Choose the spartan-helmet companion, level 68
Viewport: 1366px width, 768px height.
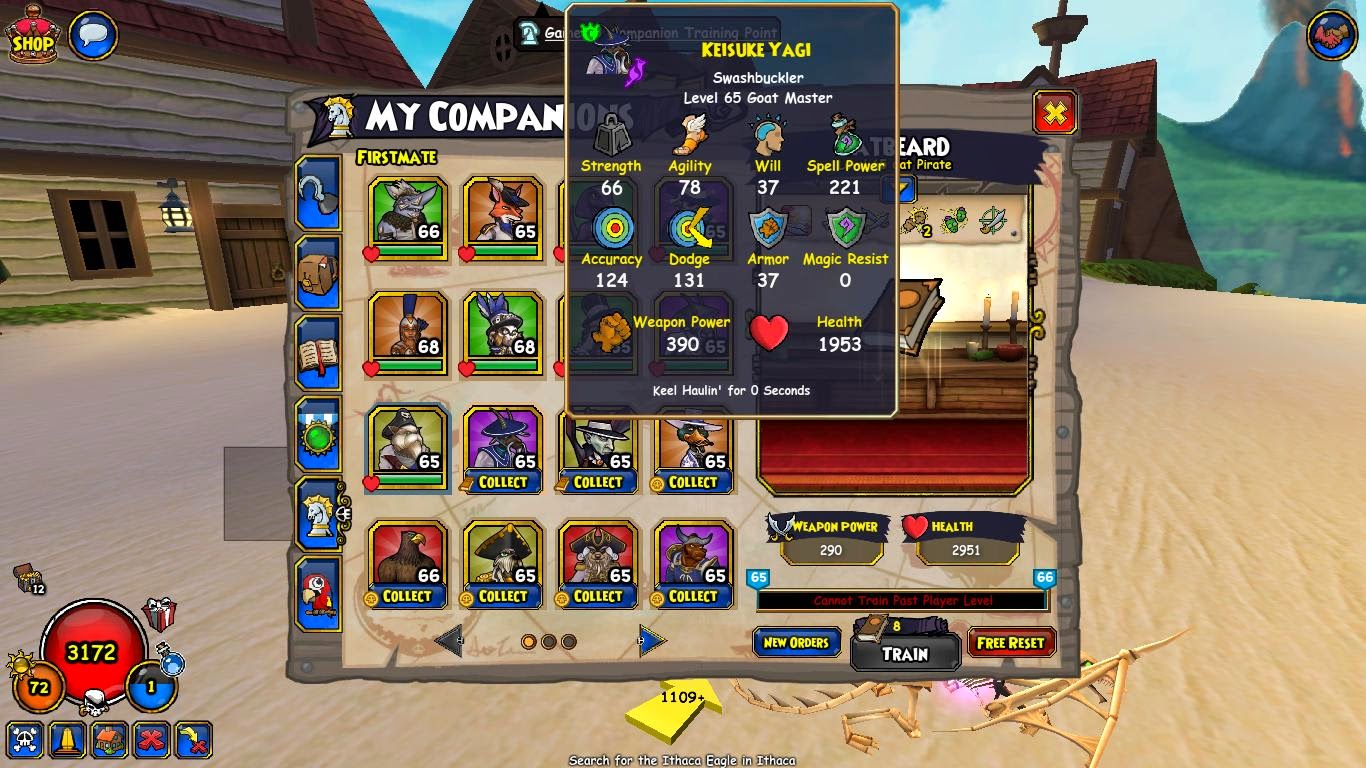pos(407,326)
